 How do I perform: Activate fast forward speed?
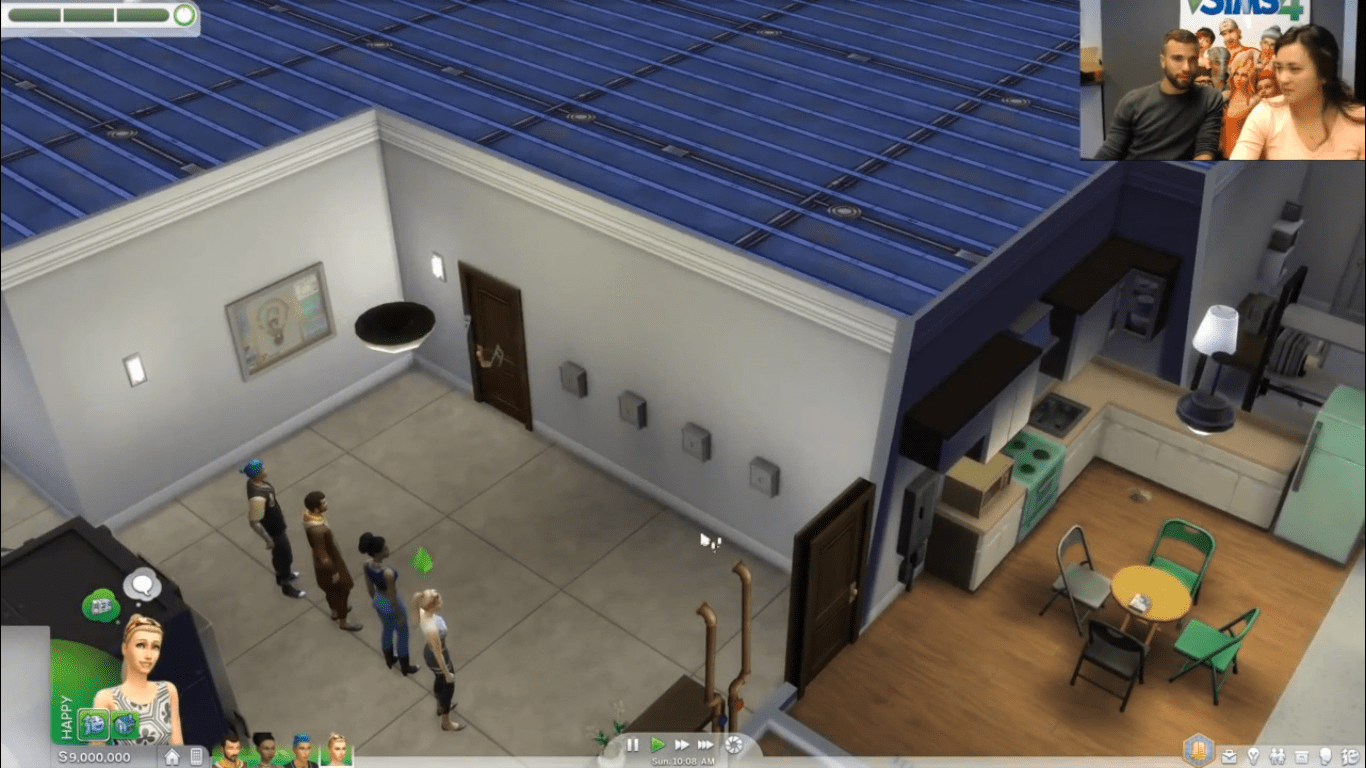pos(681,745)
